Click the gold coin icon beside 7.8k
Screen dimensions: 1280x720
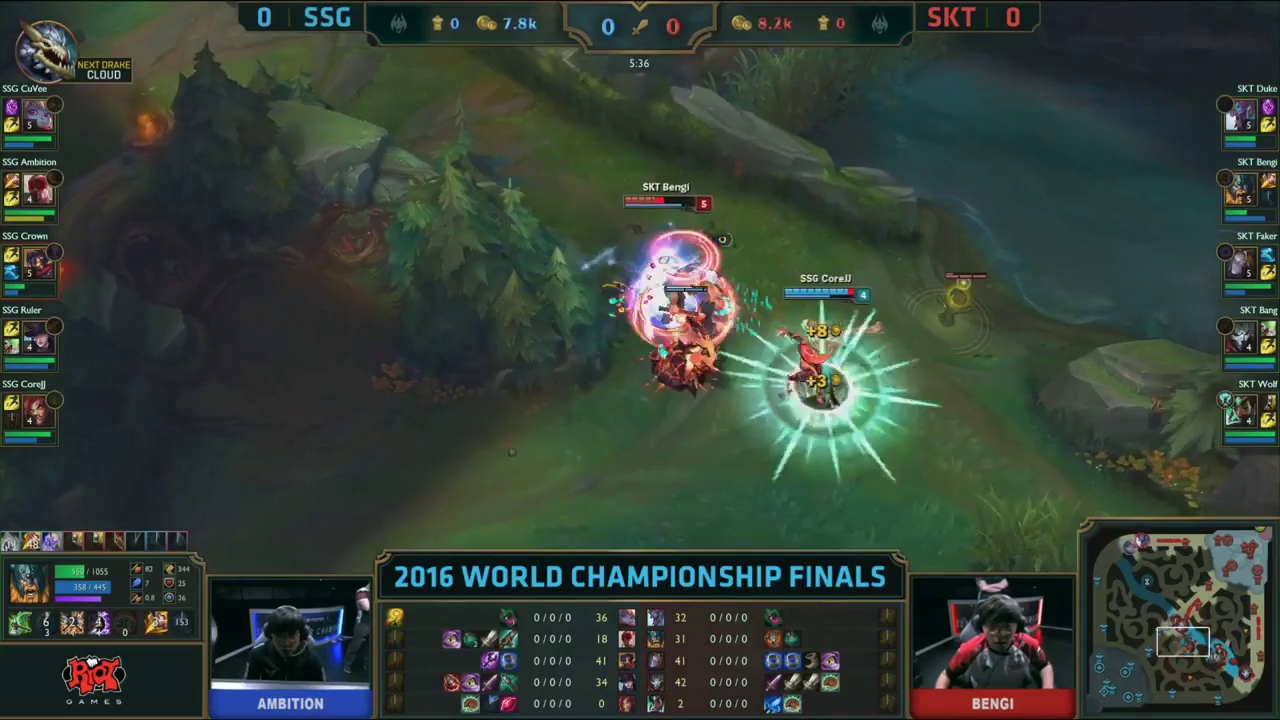pyautogui.click(x=486, y=23)
